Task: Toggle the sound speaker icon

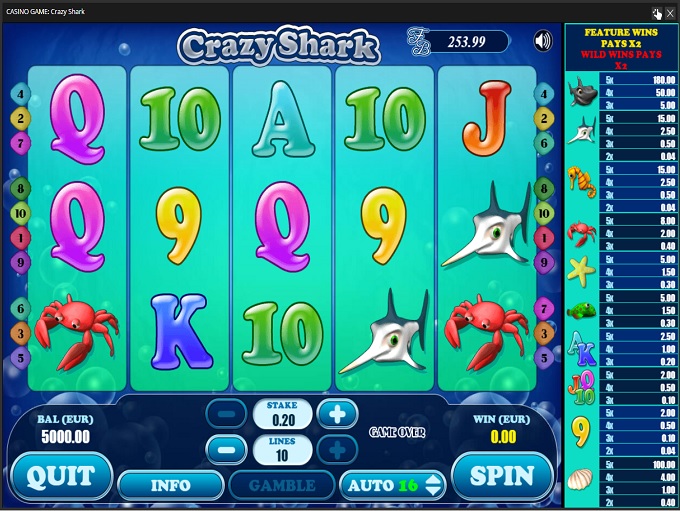Action: [x=543, y=41]
